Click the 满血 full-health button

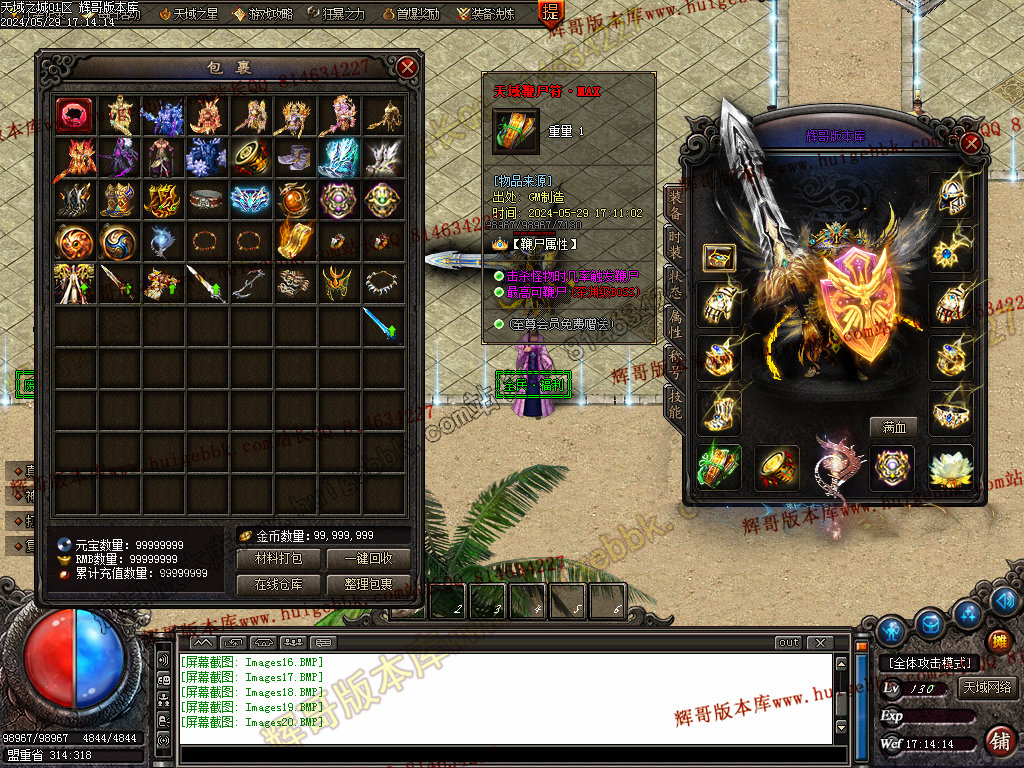[x=893, y=427]
